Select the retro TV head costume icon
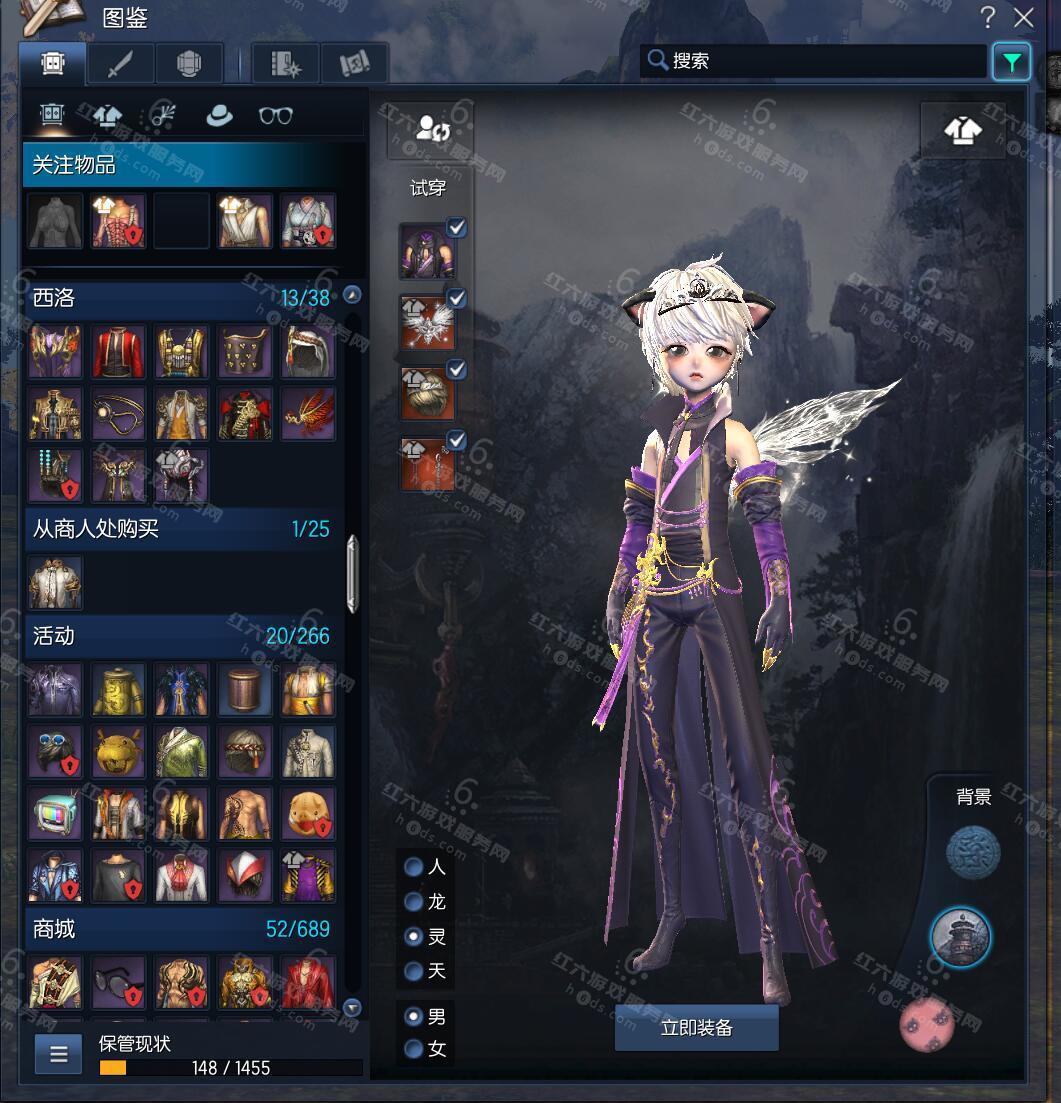 [54, 814]
